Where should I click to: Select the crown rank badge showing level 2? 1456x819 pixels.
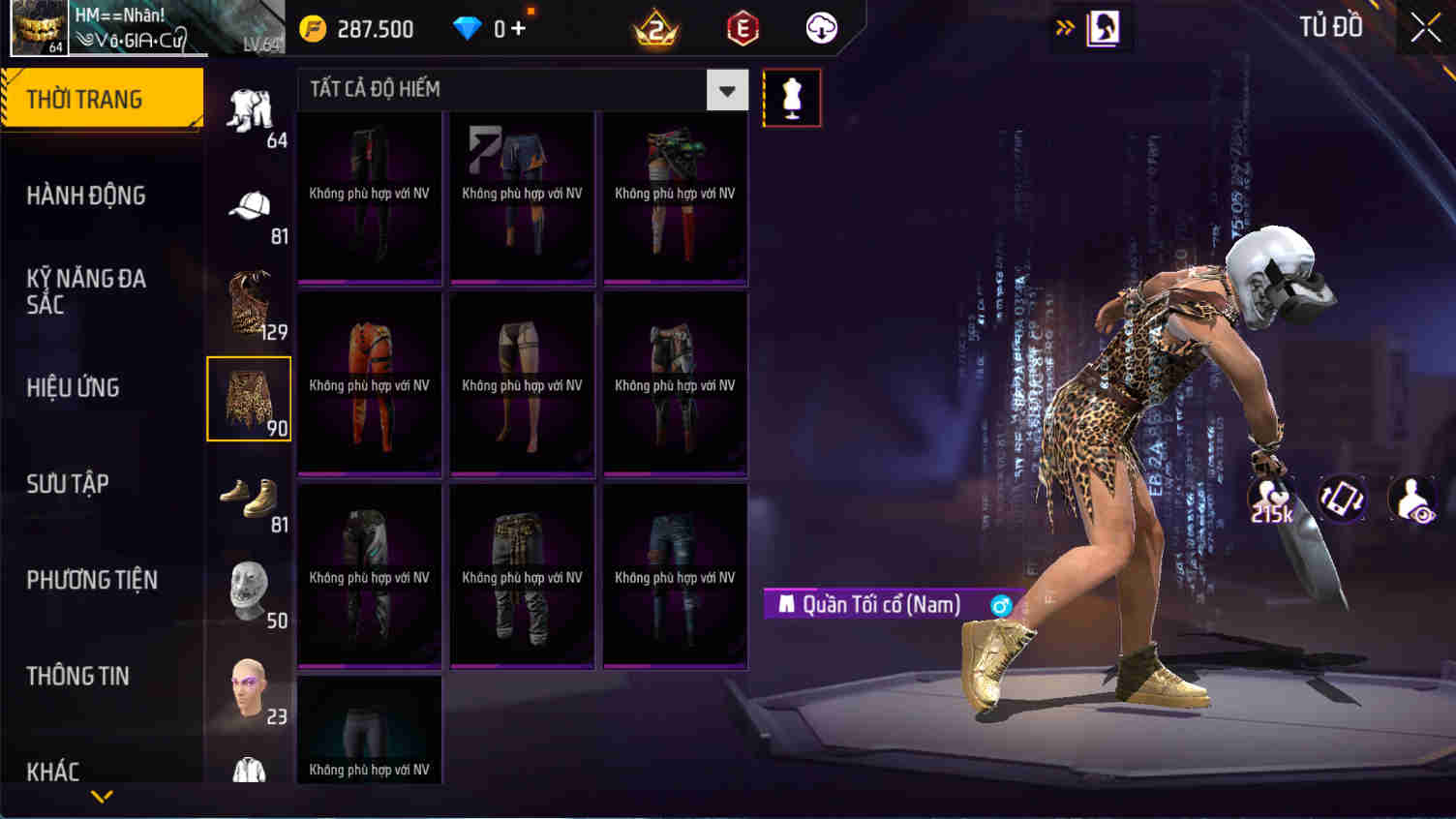coord(652,28)
